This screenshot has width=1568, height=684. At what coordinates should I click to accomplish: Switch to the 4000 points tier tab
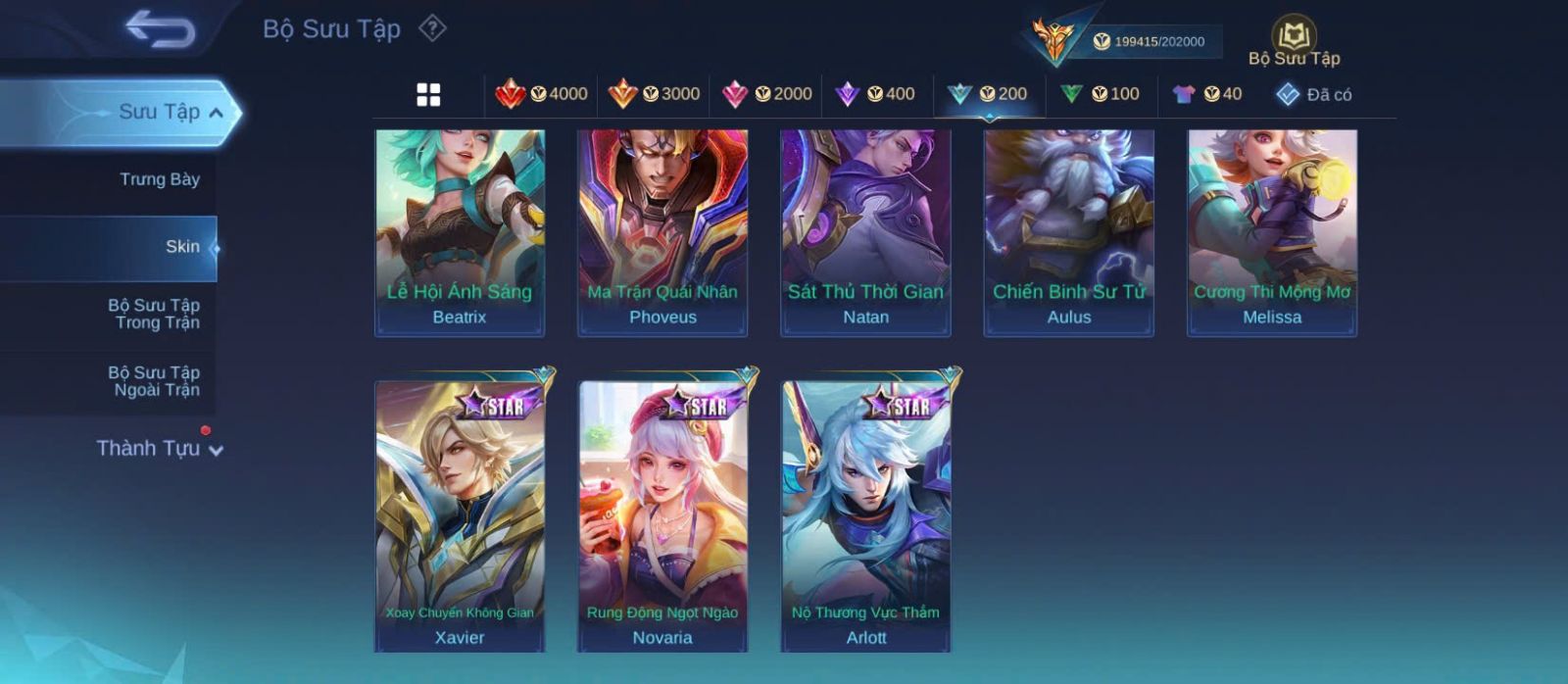pos(542,94)
